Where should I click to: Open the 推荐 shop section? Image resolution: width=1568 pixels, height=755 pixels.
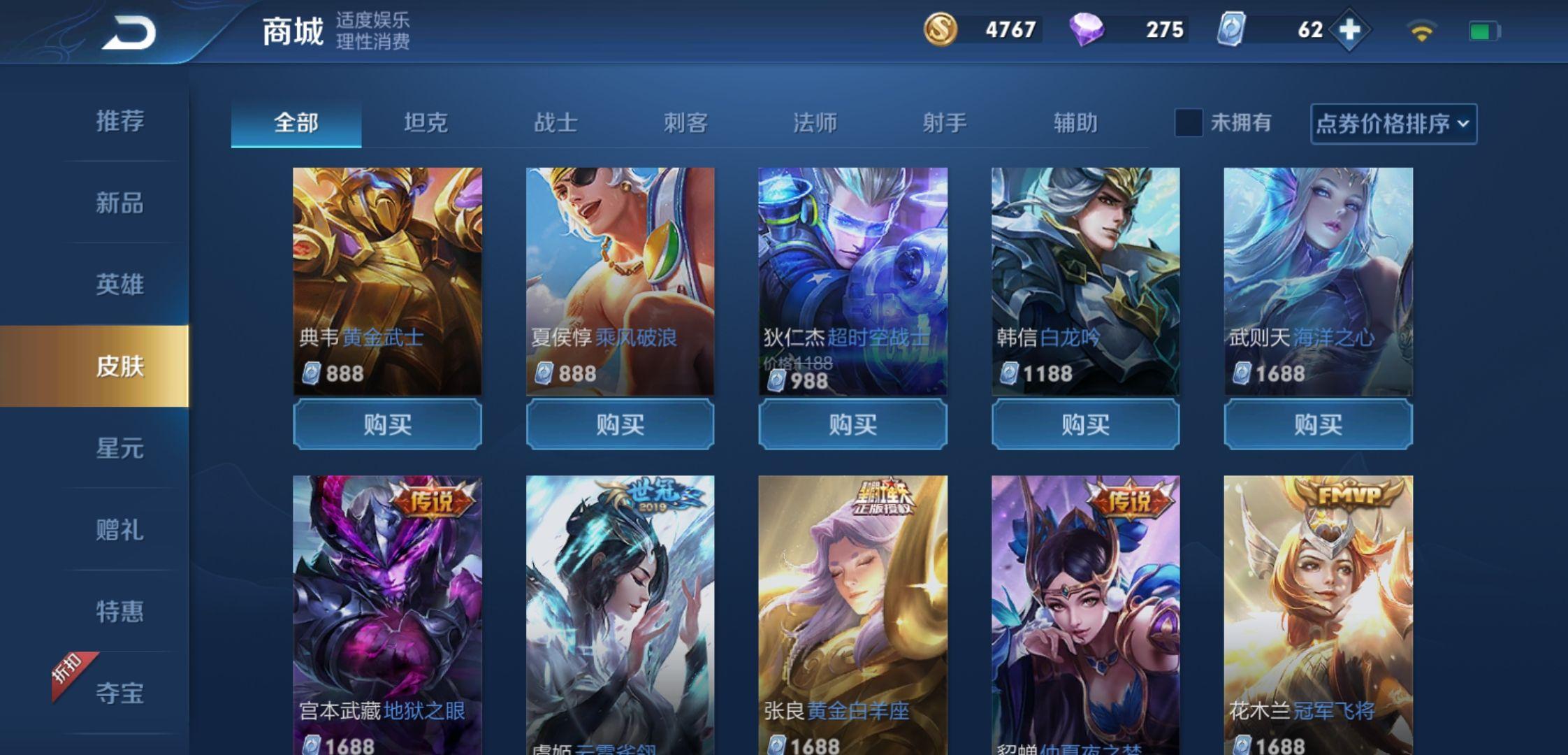point(119,122)
